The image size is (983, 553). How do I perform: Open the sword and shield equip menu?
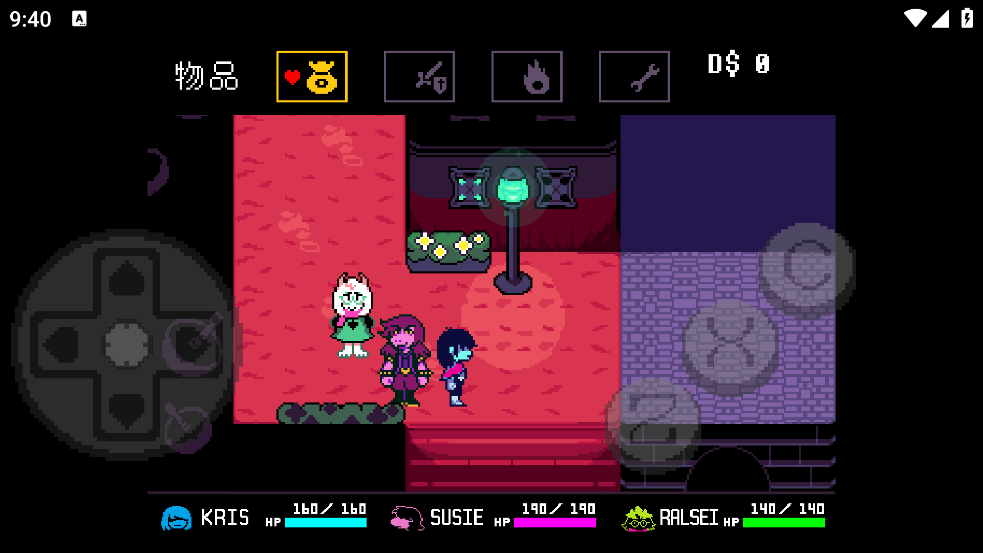tap(419, 77)
